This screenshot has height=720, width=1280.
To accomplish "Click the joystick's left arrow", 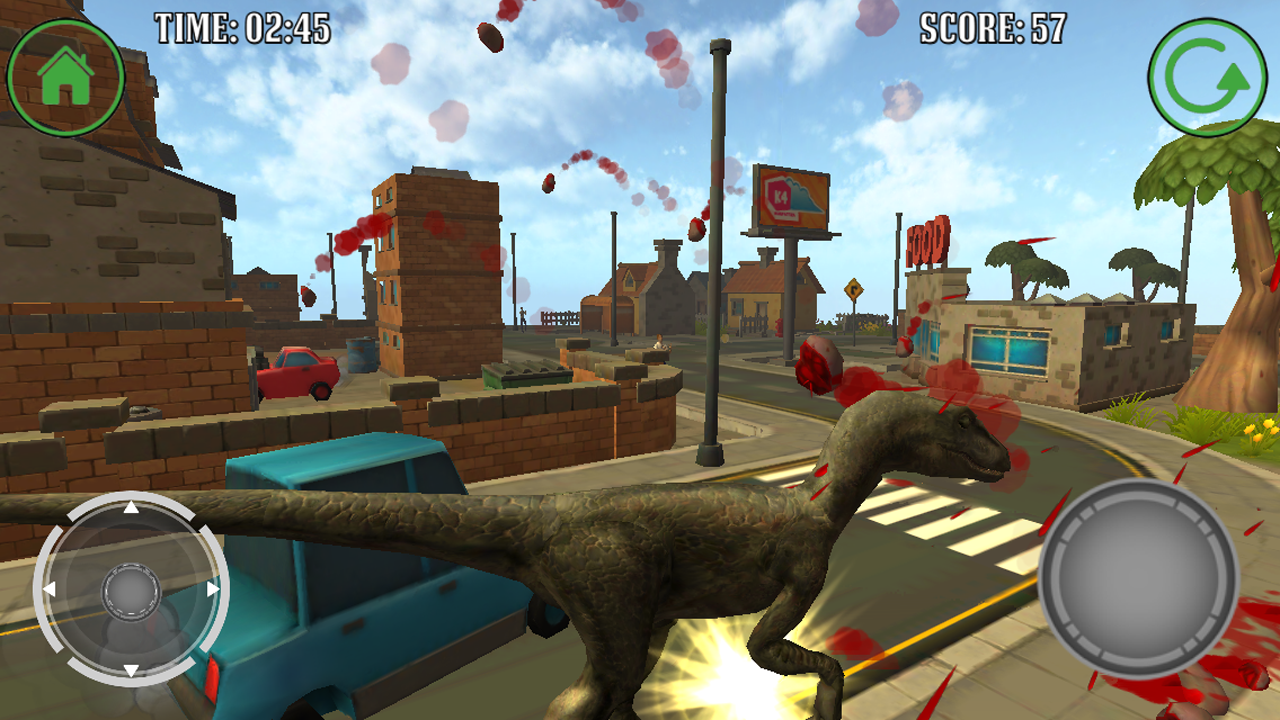I will tap(49, 590).
